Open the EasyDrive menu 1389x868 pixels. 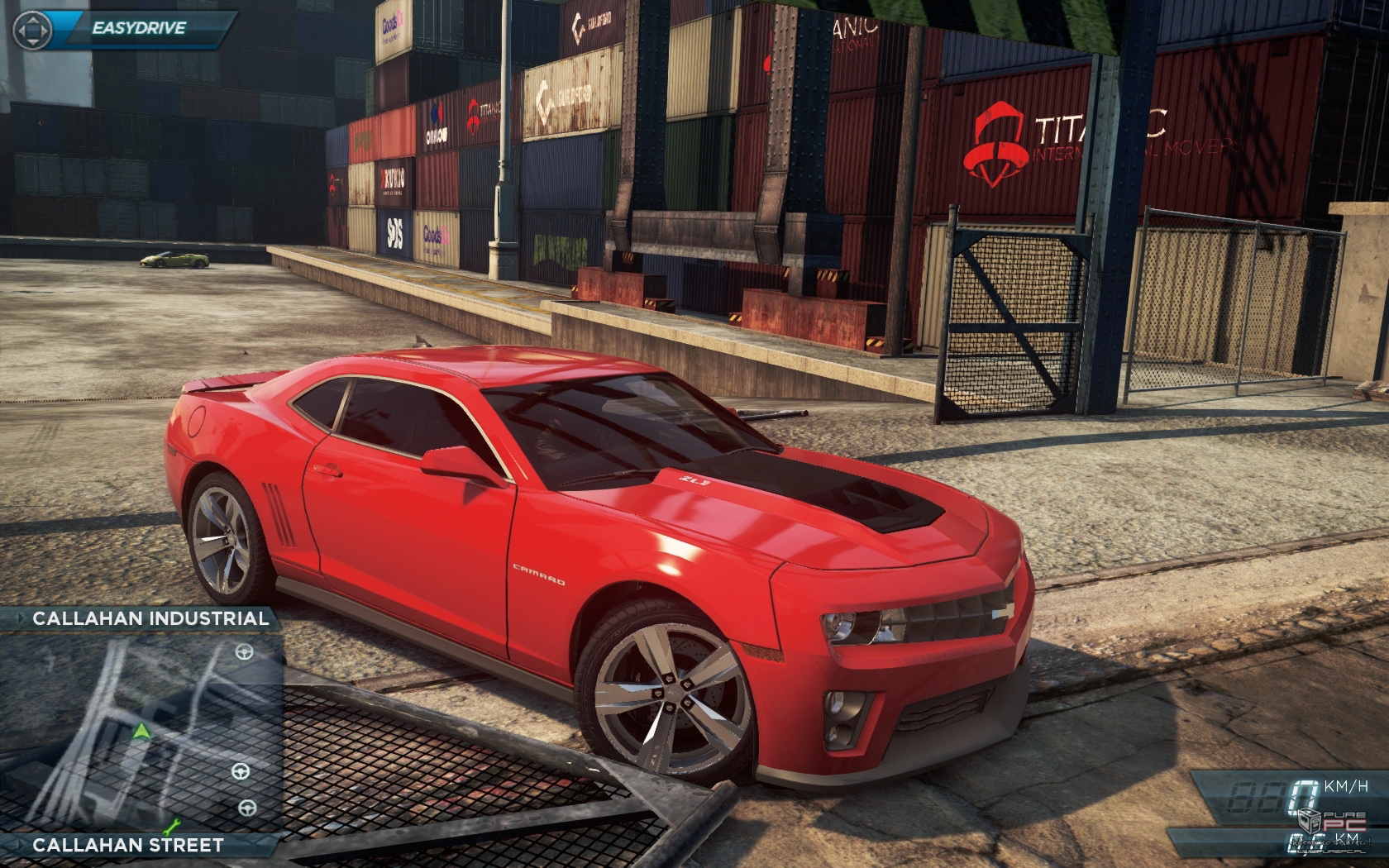[x=139, y=28]
